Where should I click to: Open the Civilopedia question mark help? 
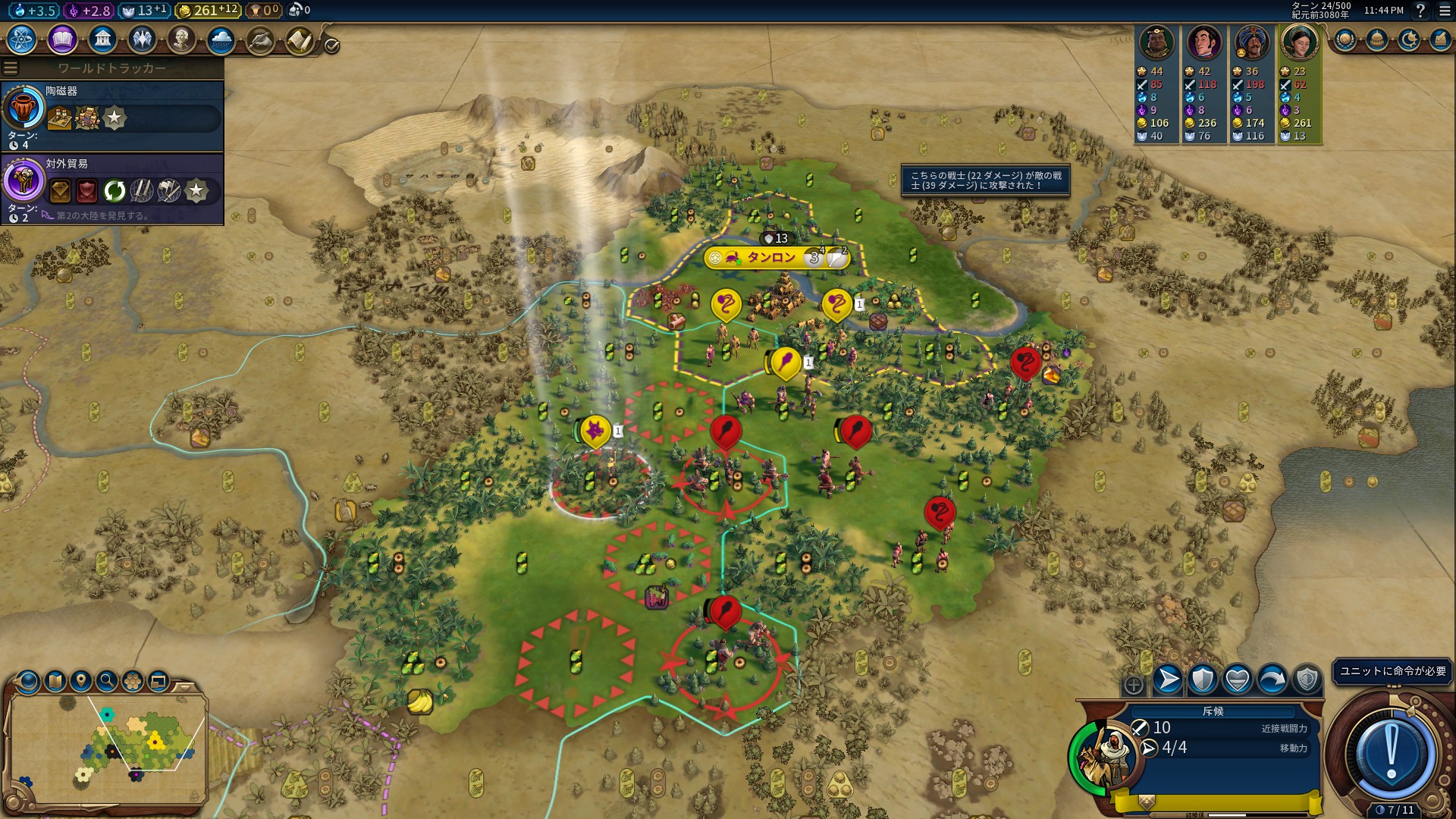pos(1420,11)
